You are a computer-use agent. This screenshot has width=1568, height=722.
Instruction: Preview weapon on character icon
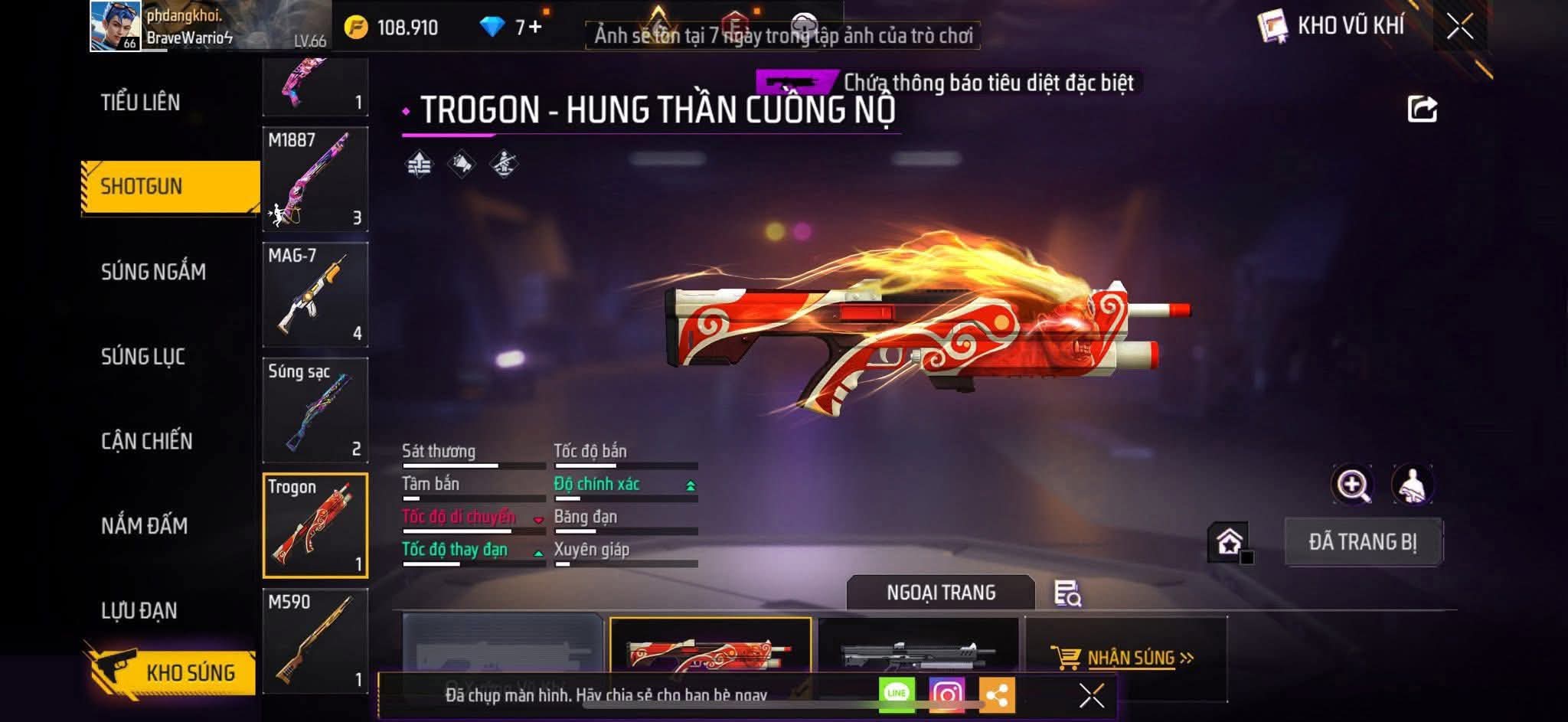click(x=1412, y=485)
